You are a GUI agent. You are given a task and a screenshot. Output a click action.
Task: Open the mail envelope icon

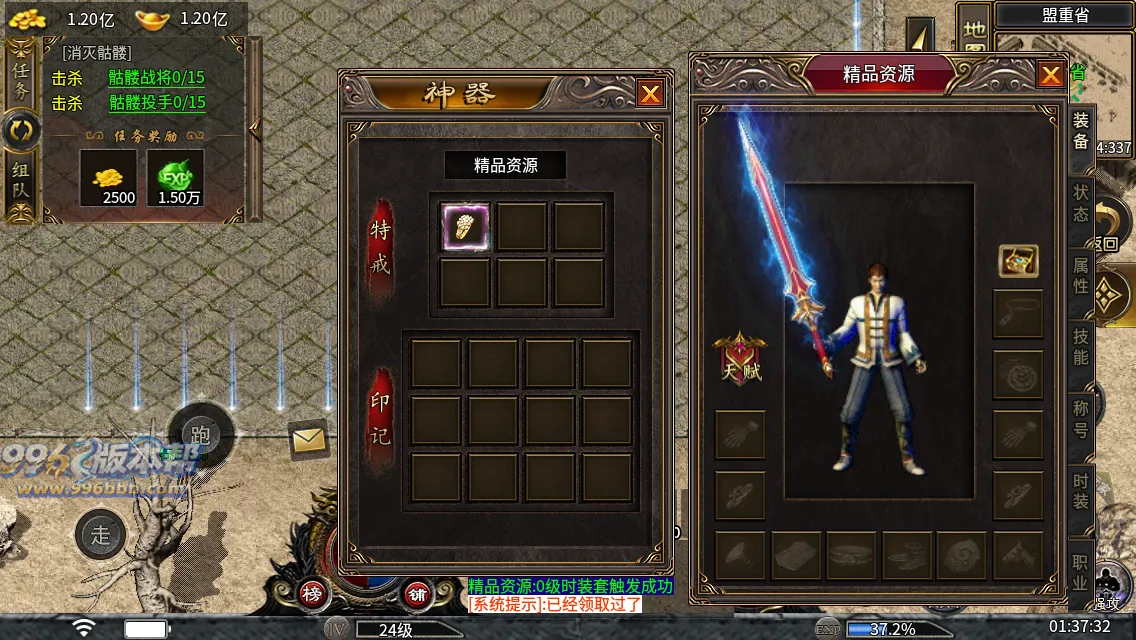coord(309,438)
